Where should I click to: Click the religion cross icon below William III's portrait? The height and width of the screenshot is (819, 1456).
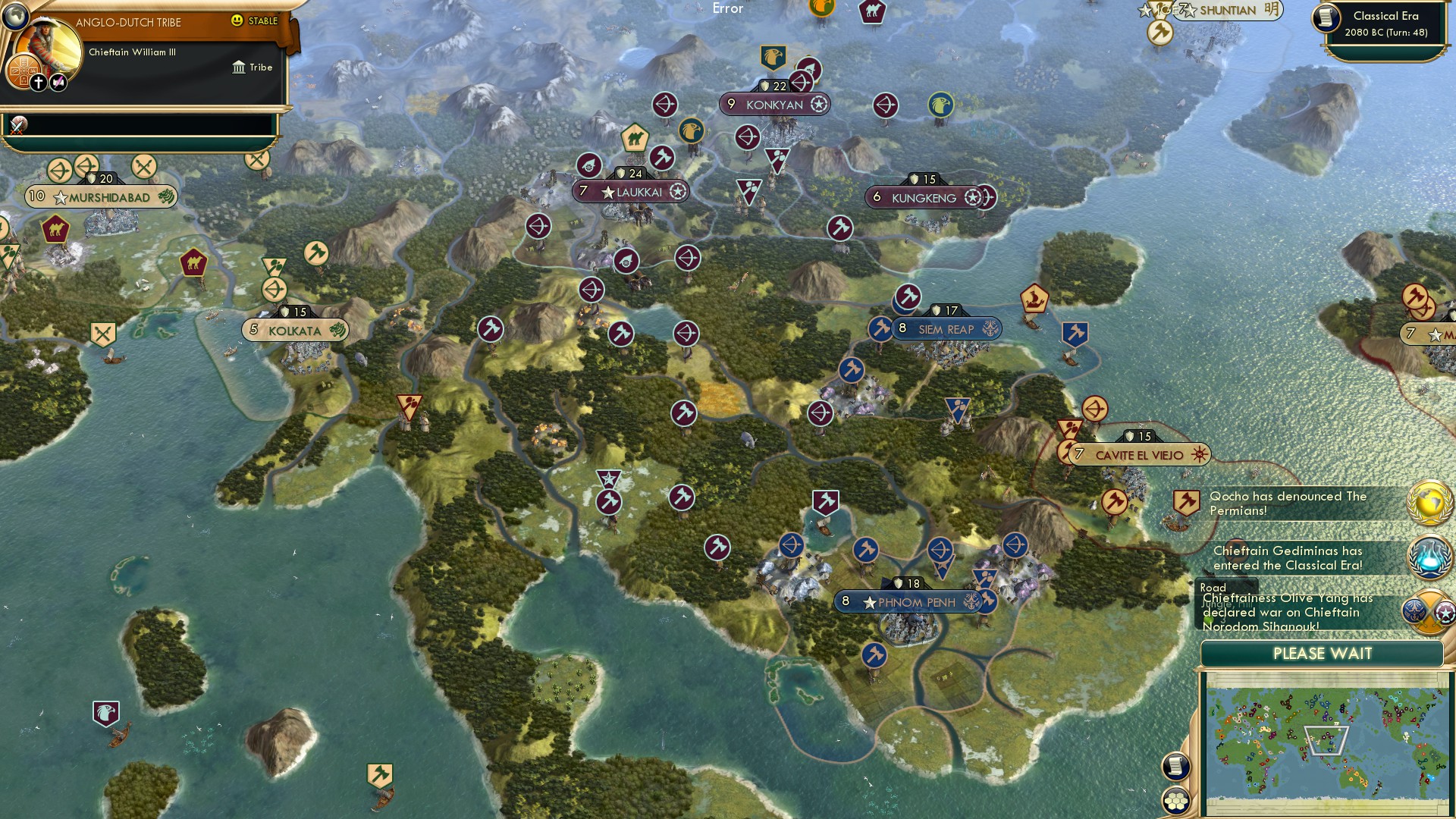point(38,81)
